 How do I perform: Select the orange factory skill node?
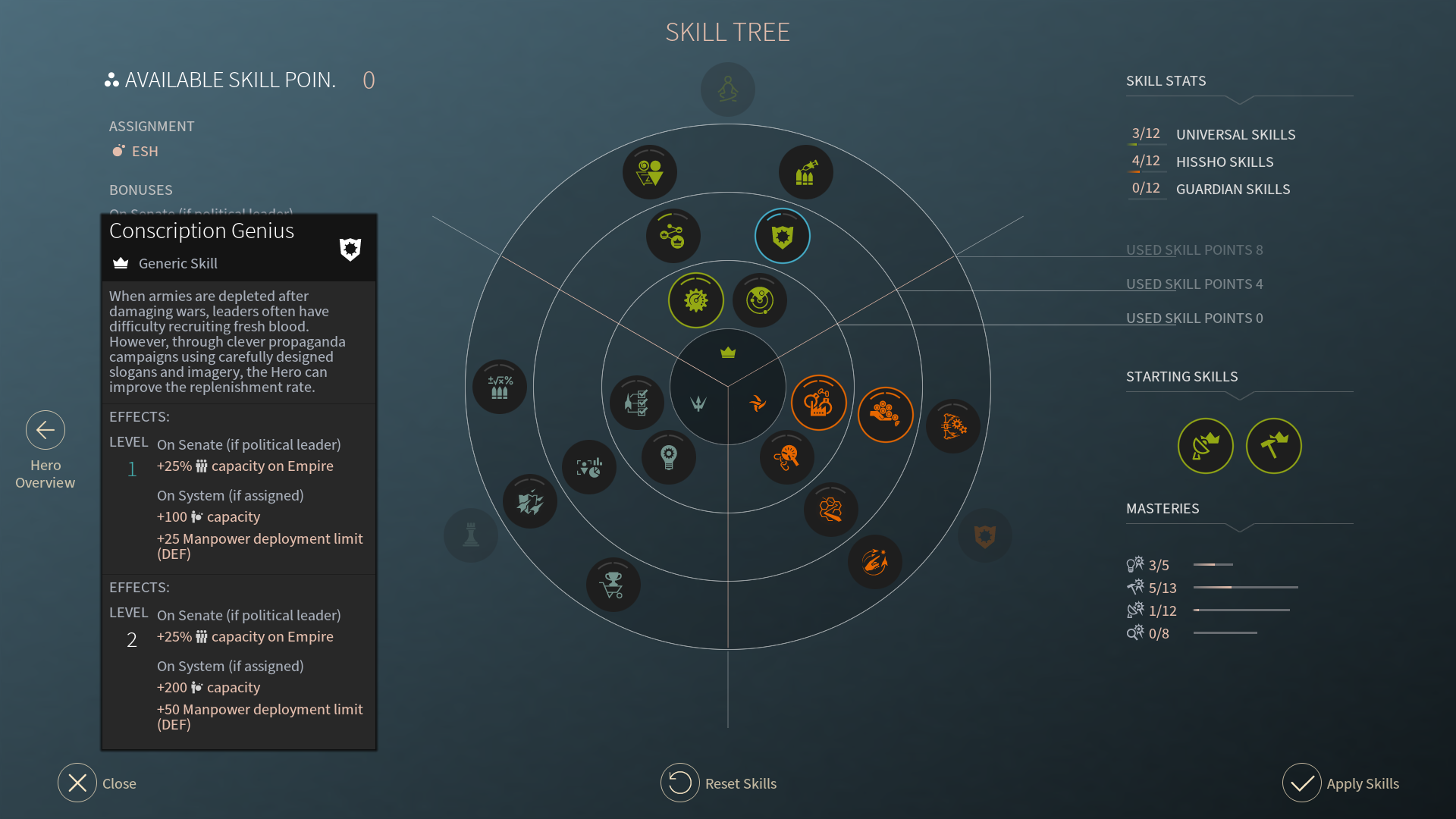tap(819, 403)
